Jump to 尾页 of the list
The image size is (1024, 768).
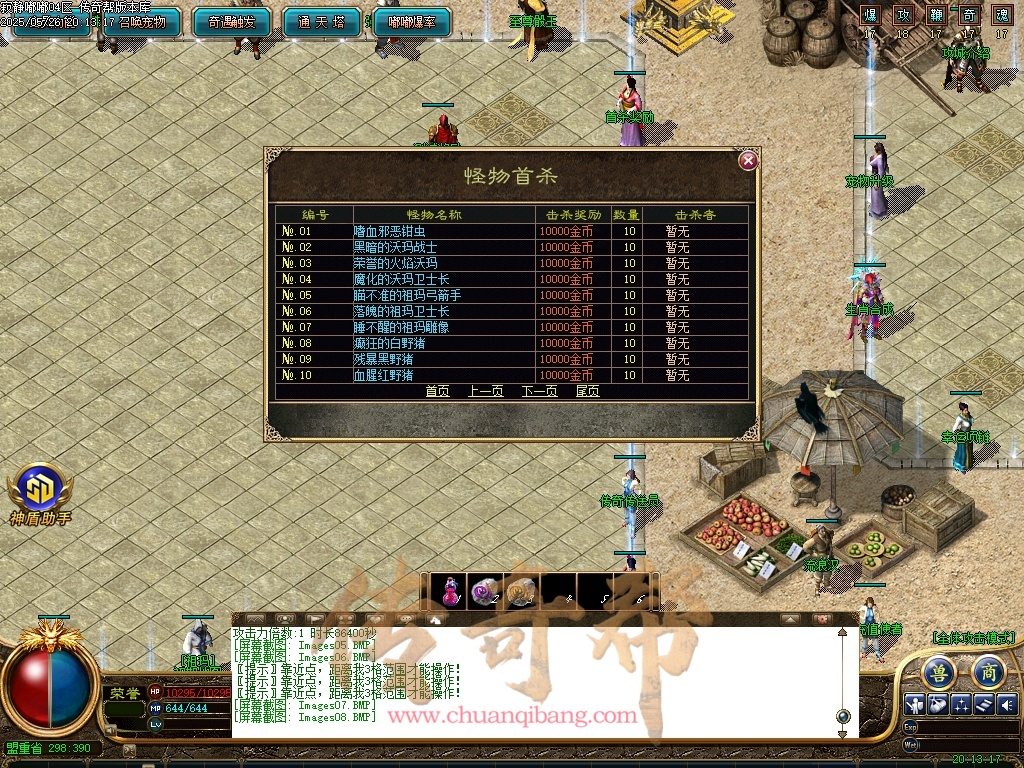pos(587,391)
